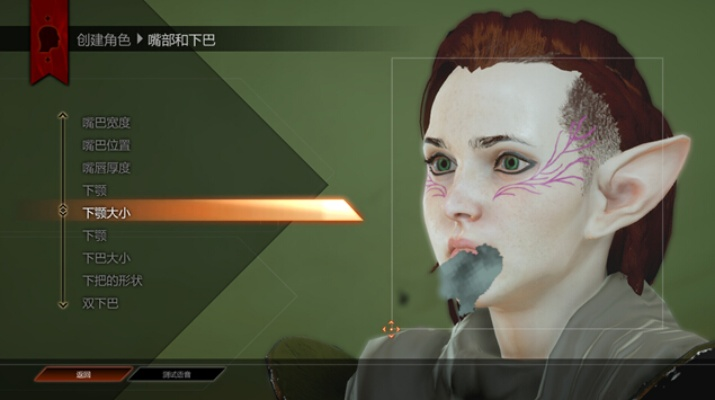Image resolution: width=715 pixels, height=400 pixels.
Task: Click the down arrow below the option list
Action: click(x=62, y=304)
